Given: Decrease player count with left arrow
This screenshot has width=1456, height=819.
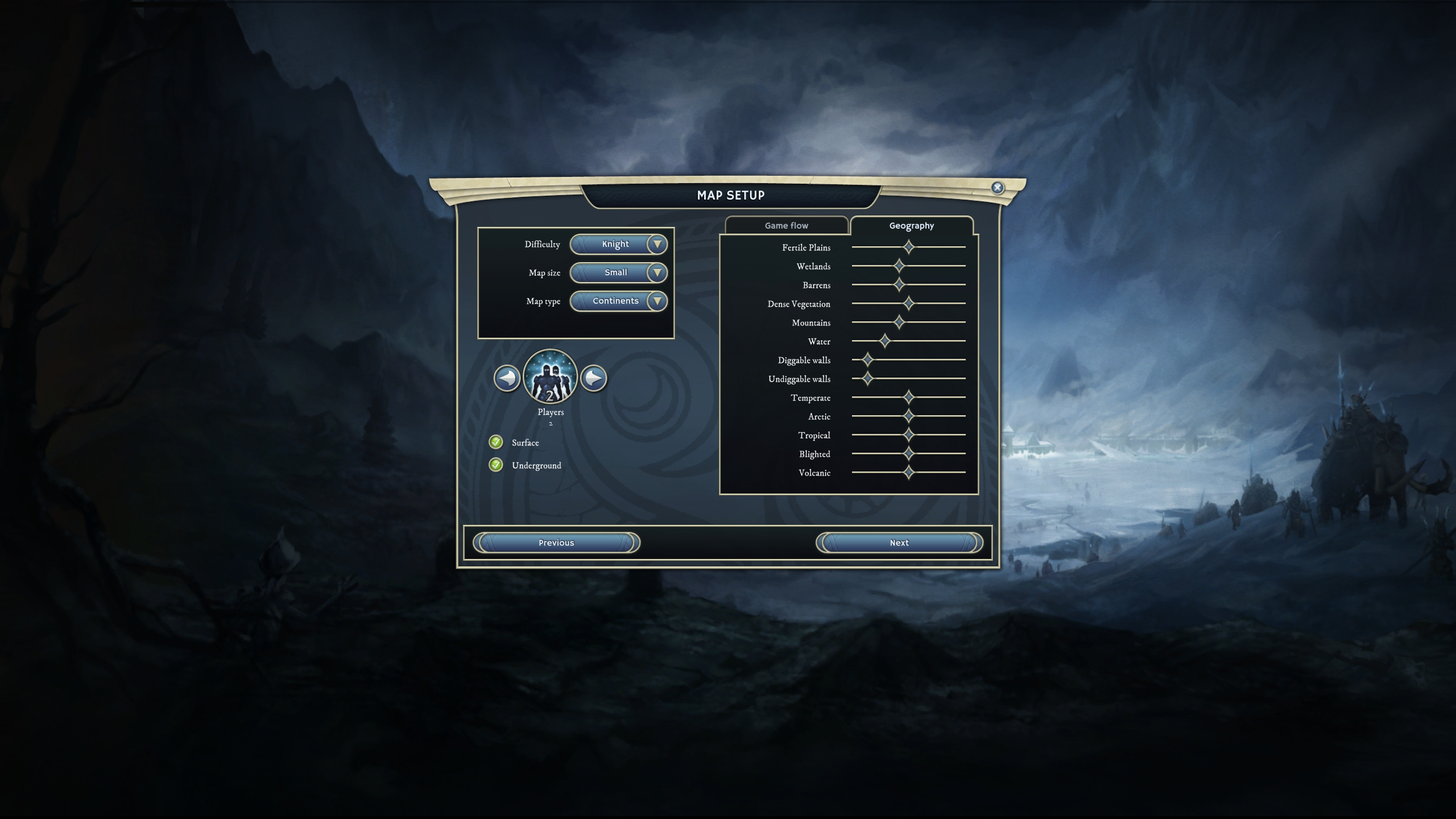Looking at the screenshot, I should pyautogui.click(x=507, y=378).
